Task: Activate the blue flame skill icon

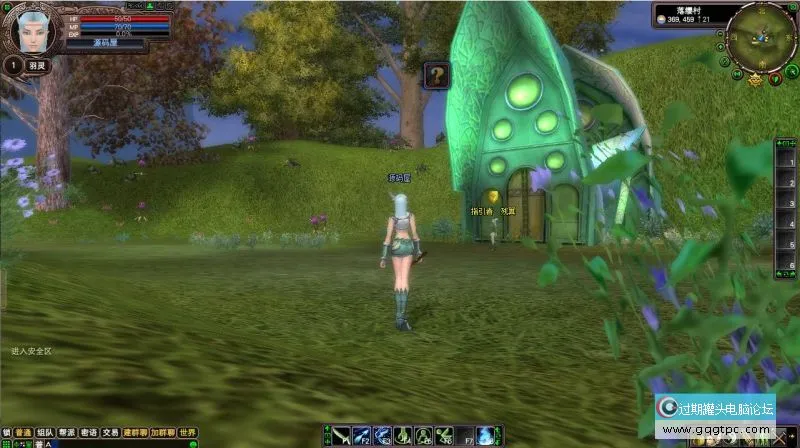Action: click(485, 435)
